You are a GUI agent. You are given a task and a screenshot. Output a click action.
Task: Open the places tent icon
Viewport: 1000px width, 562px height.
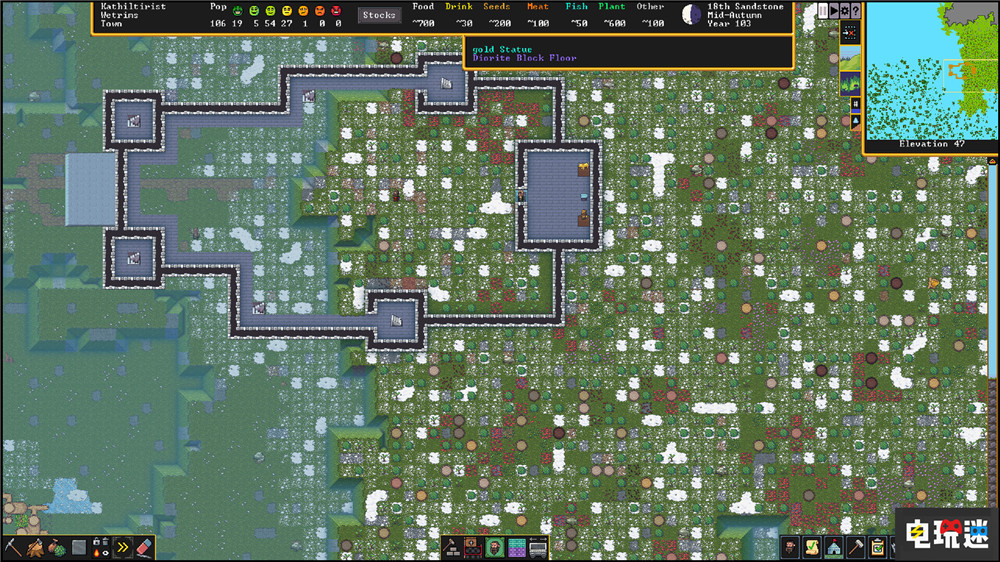point(834,547)
